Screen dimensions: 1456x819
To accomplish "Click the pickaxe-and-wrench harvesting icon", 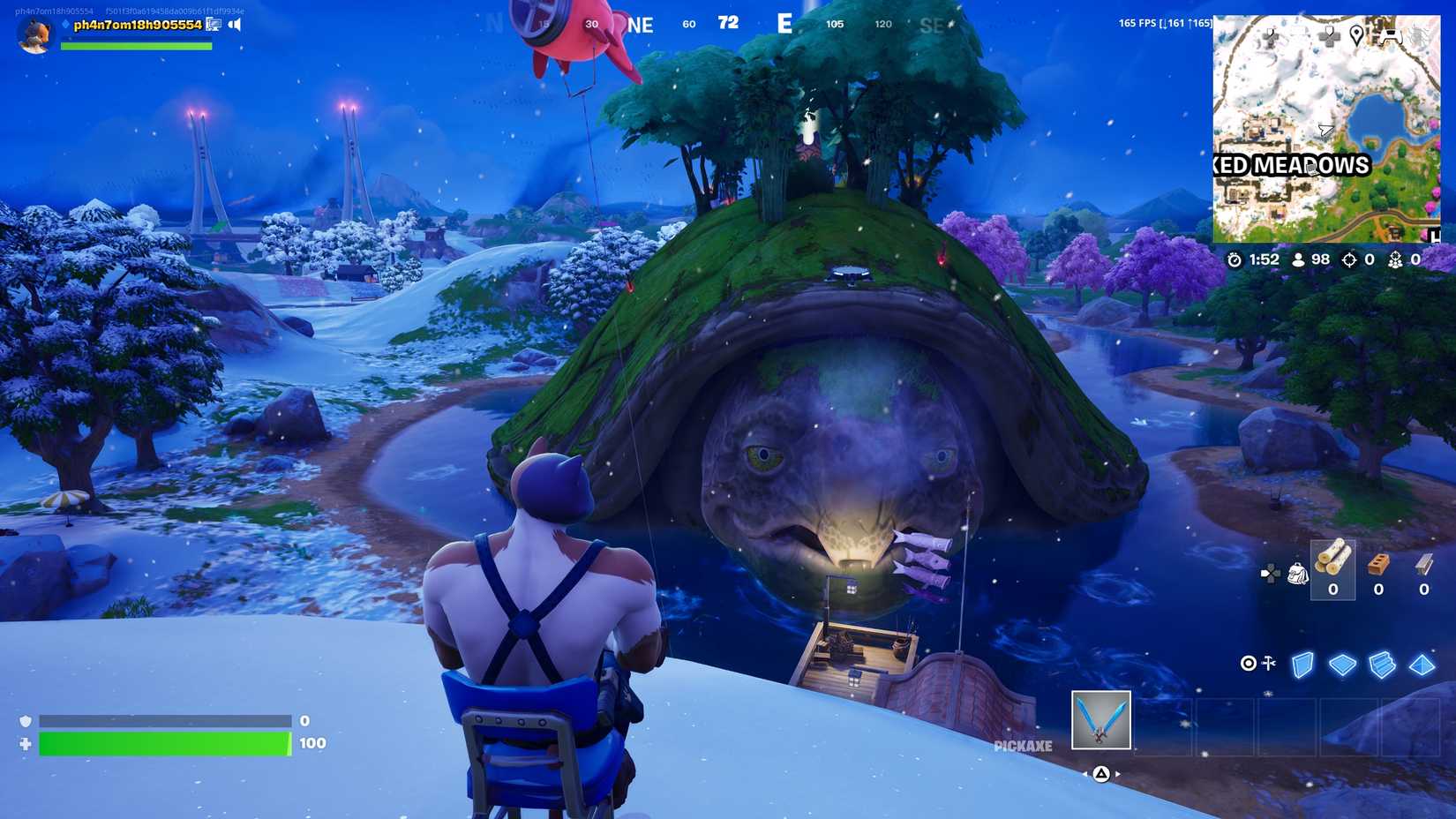I will tap(1268, 663).
